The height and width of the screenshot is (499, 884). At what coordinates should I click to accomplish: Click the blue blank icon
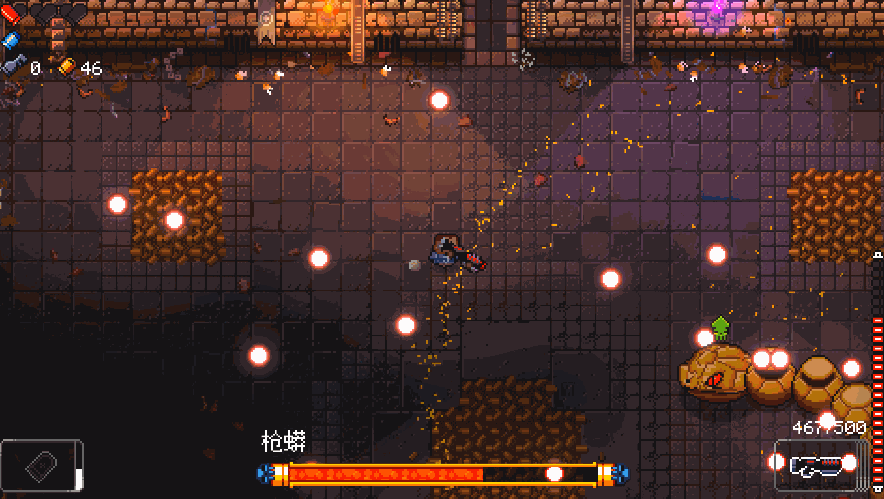(11, 40)
